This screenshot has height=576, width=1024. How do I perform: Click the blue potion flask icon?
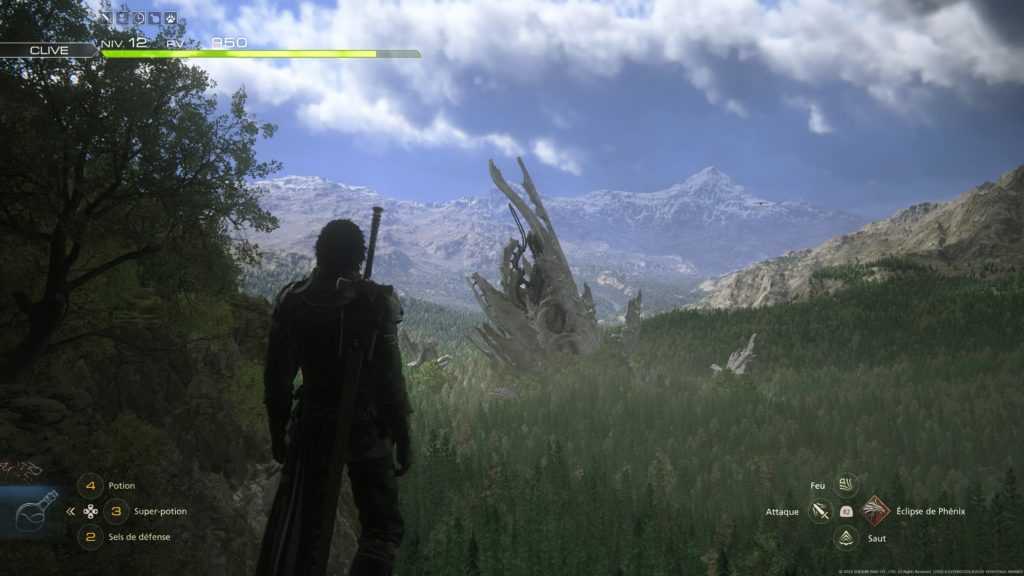[29, 512]
